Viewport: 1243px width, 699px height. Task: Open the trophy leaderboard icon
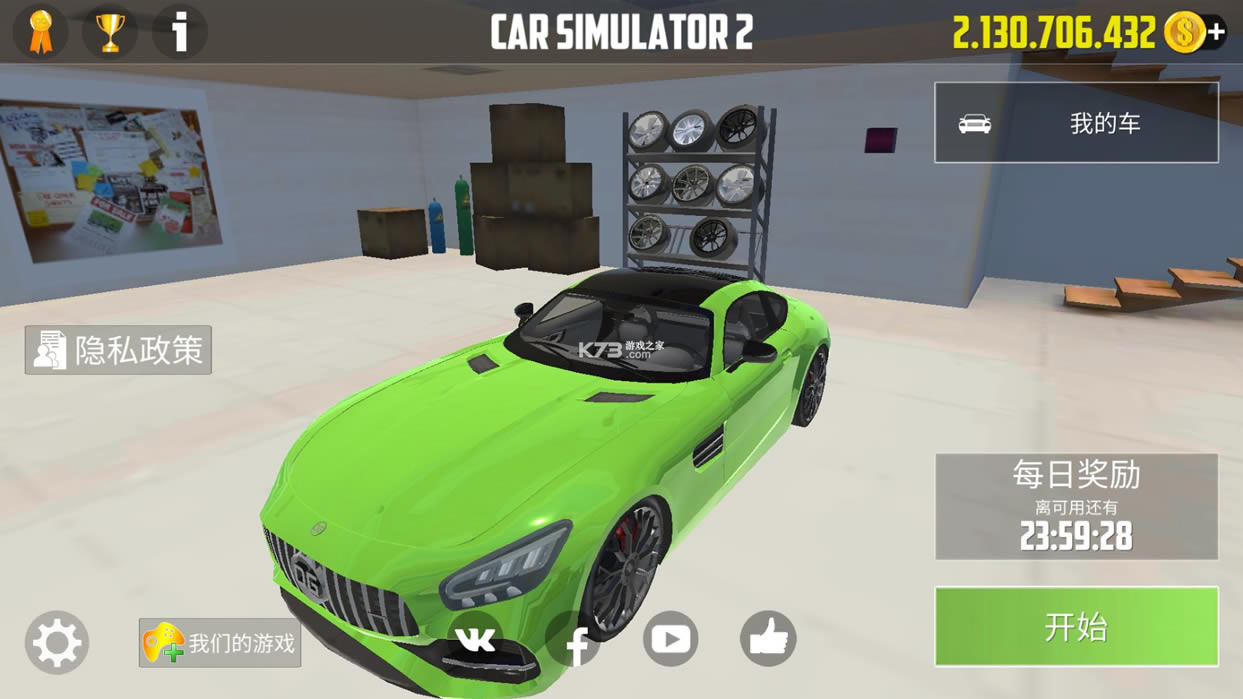(110, 32)
